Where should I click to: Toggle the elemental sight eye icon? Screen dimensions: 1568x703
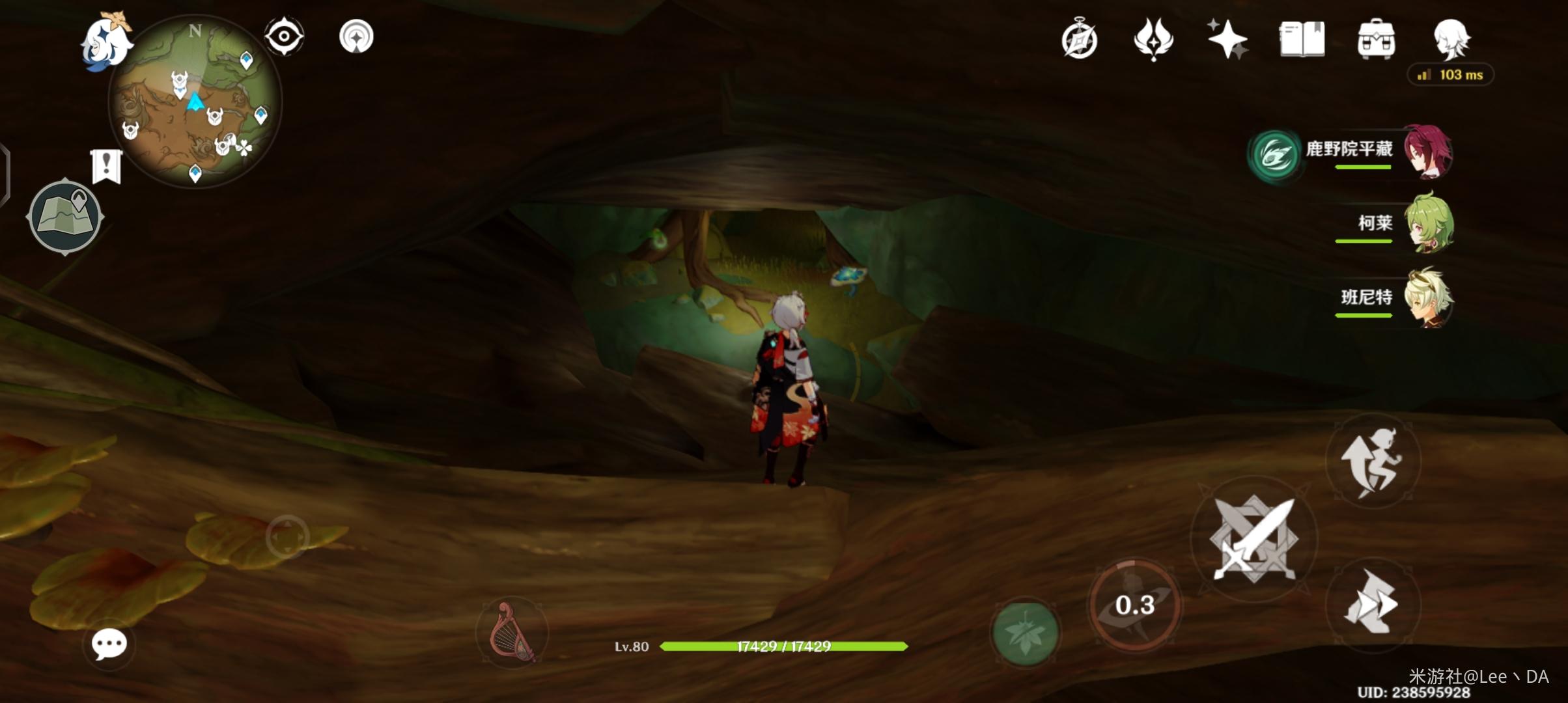tap(284, 36)
